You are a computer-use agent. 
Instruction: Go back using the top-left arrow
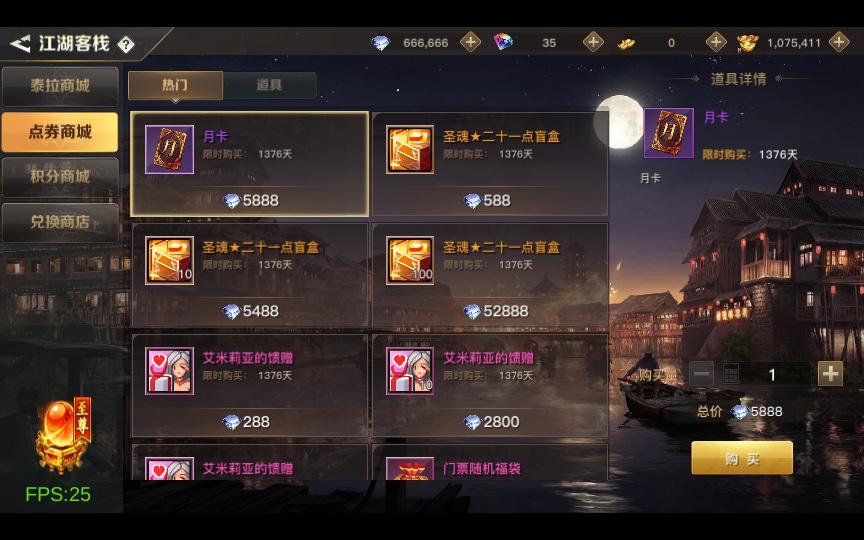point(20,44)
